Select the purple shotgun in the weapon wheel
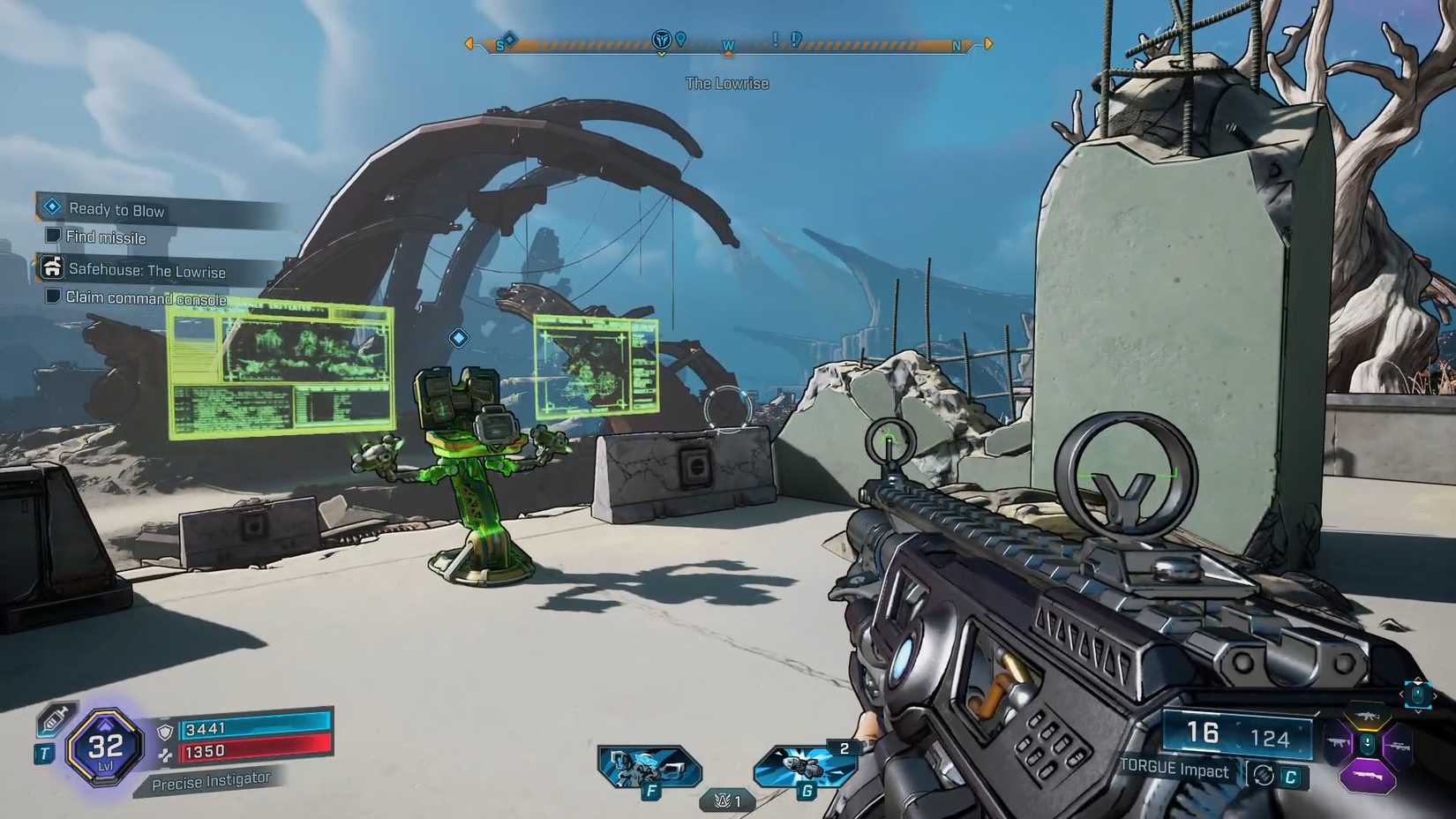The height and width of the screenshot is (819, 1456). tap(1368, 775)
